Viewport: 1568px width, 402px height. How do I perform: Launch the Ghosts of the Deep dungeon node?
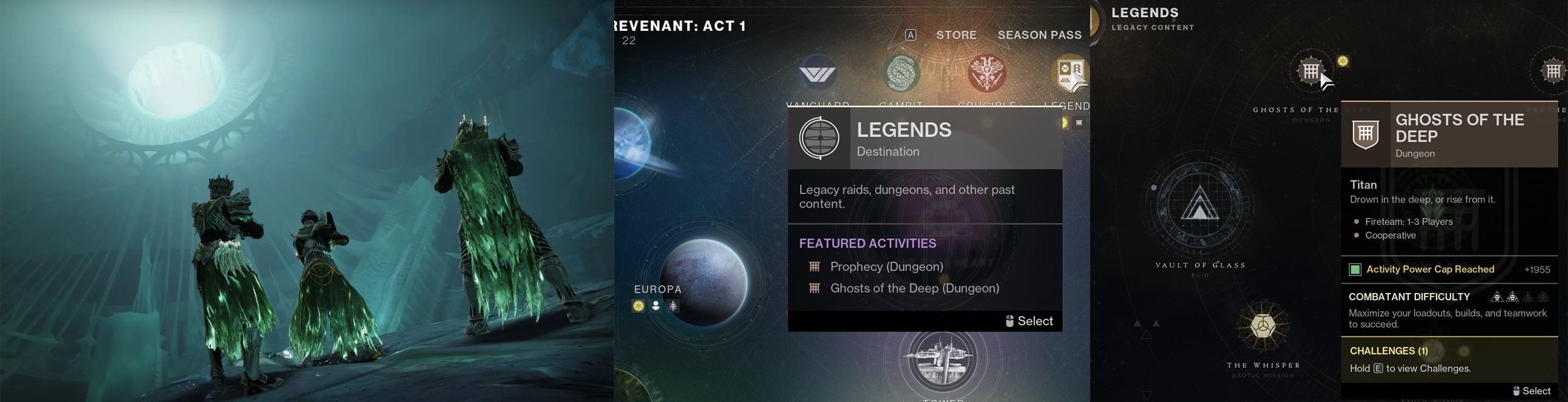tap(1310, 71)
